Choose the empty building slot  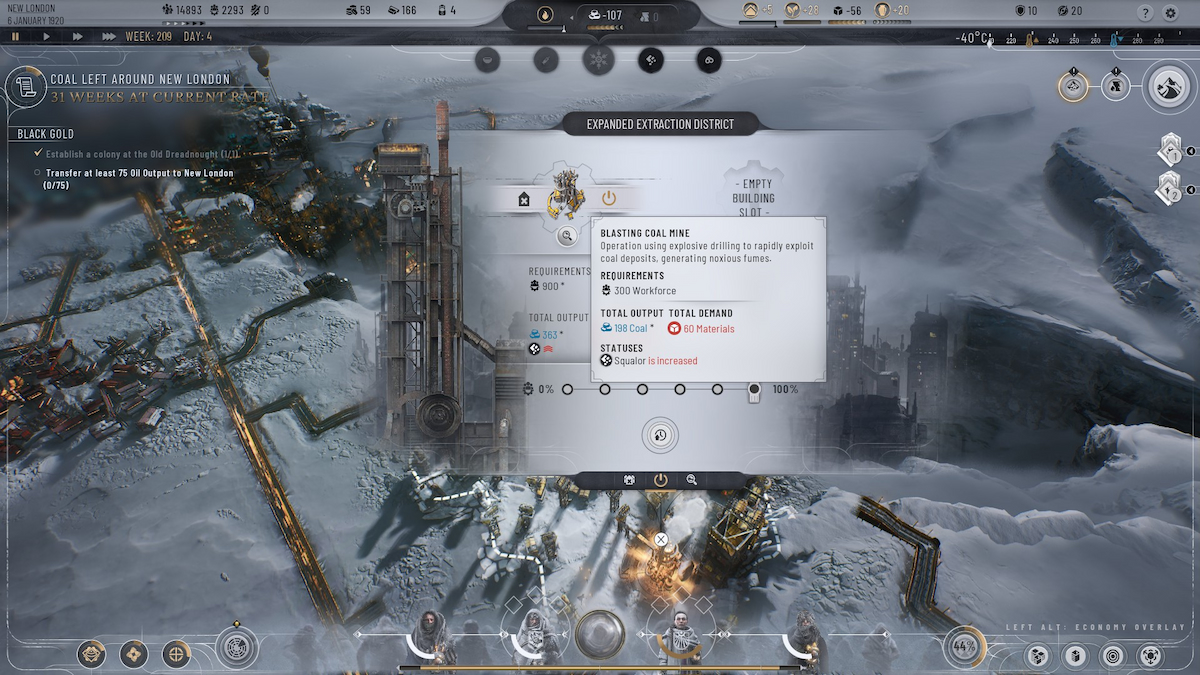pos(751,198)
